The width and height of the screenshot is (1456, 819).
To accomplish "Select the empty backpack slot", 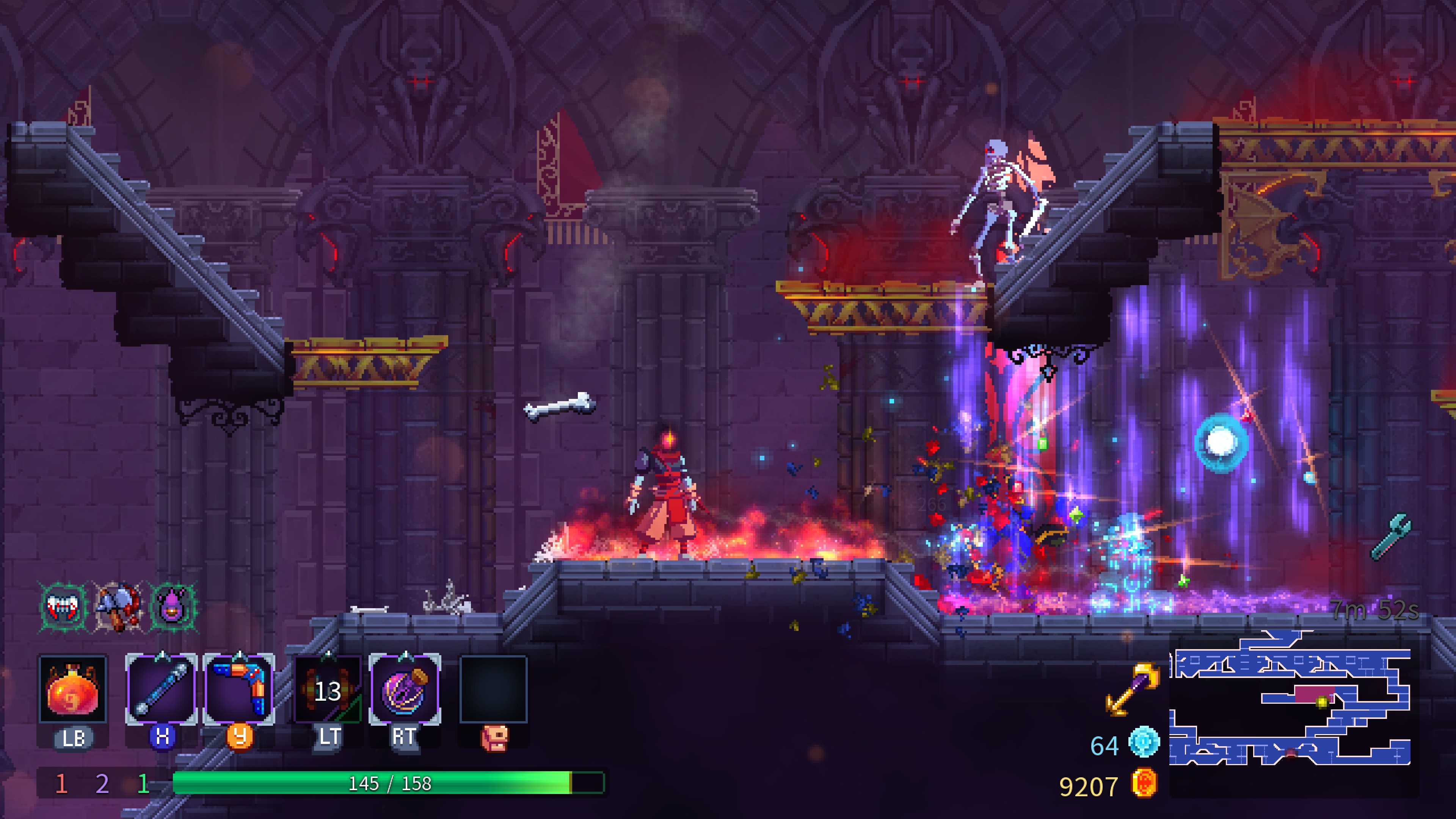I will click(x=493, y=690).
